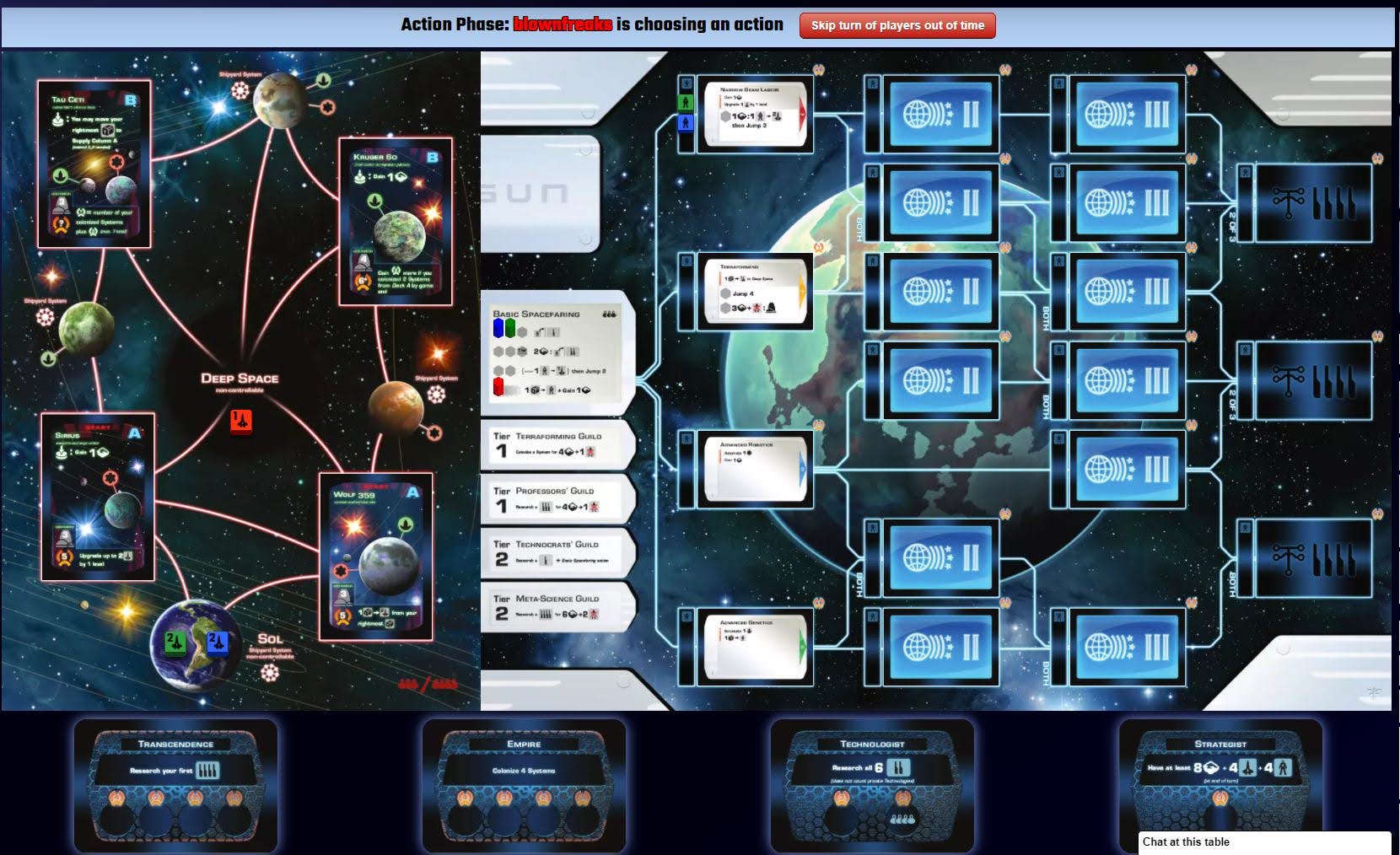Toggle the blue player marker beside Narrow Beam Lasers
Image resolution: width=1400 pixels, height=855 pixels.
tap(687, 124)
